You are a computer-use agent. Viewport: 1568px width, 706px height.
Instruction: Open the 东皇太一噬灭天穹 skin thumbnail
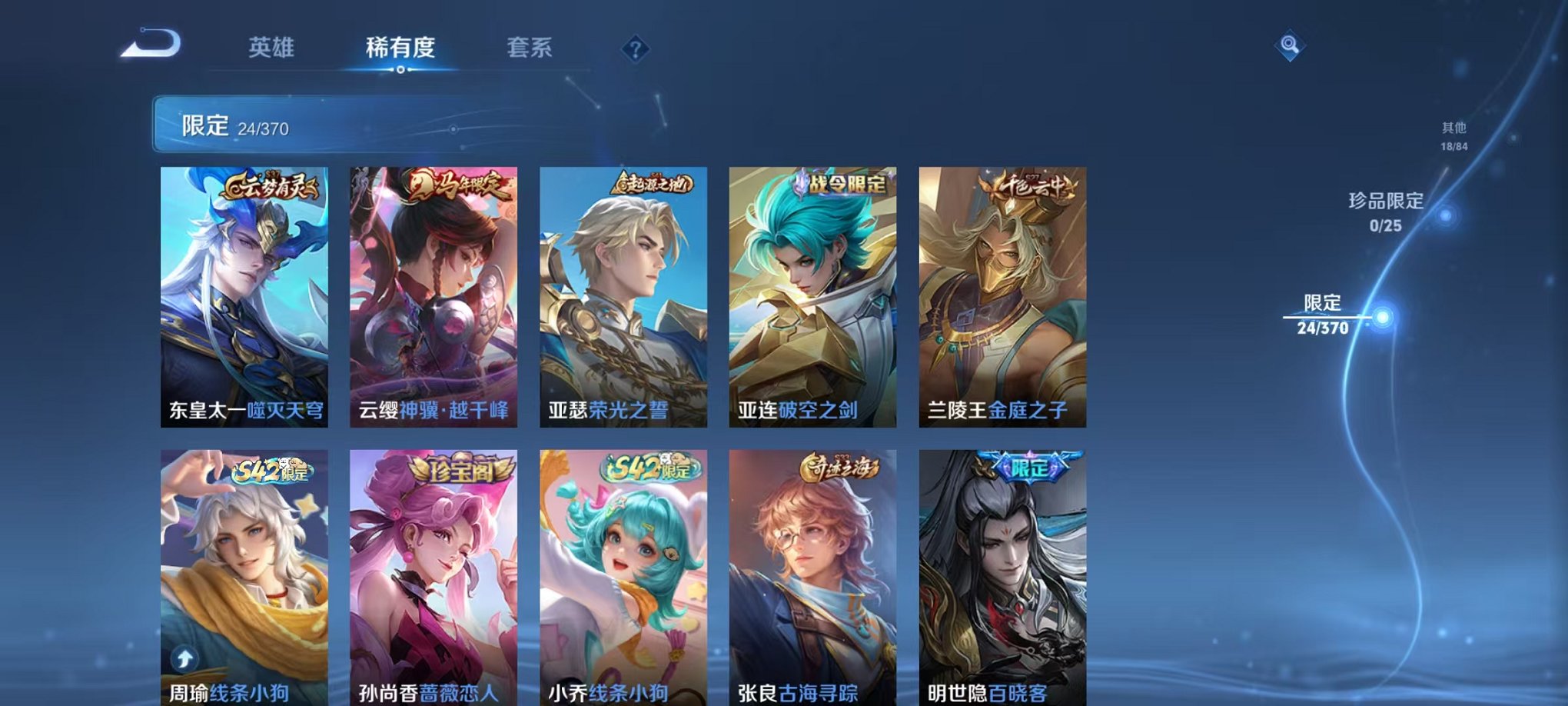coord(244,292)
